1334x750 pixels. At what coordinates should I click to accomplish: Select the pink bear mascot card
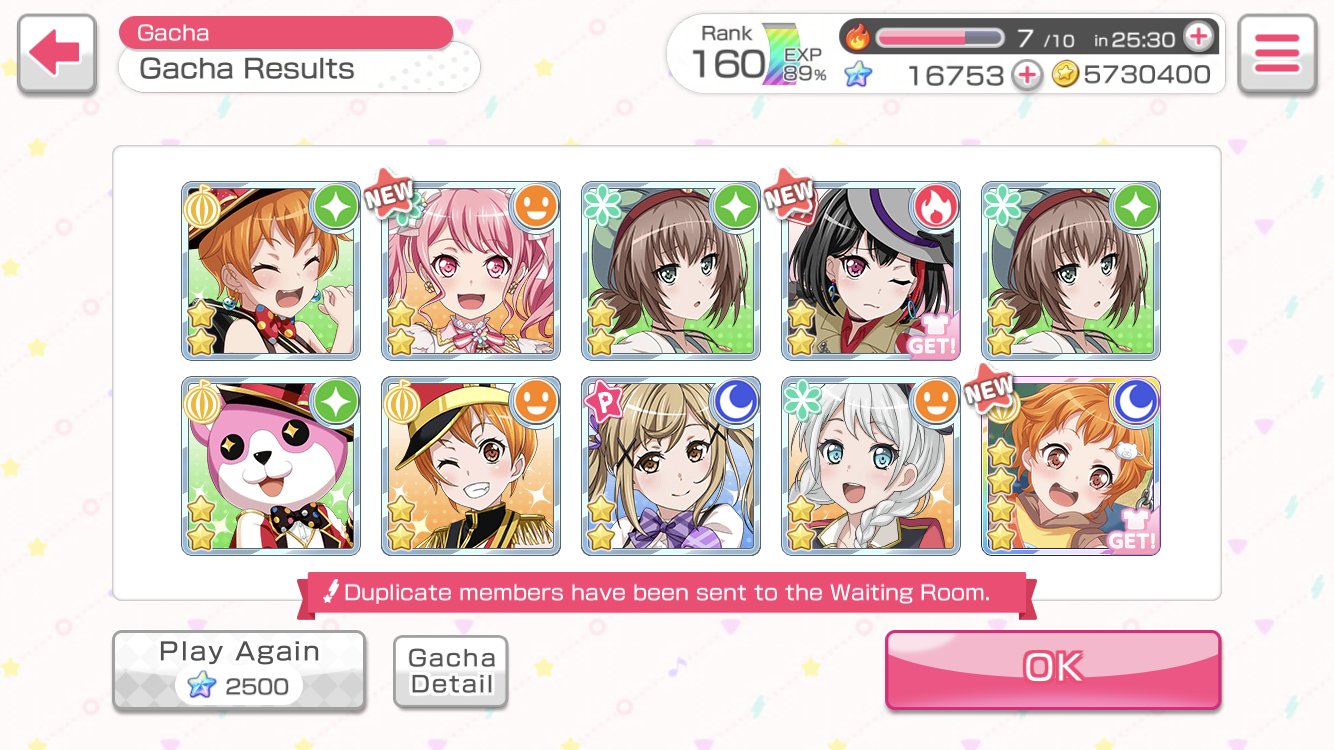[x=270, y=465]
